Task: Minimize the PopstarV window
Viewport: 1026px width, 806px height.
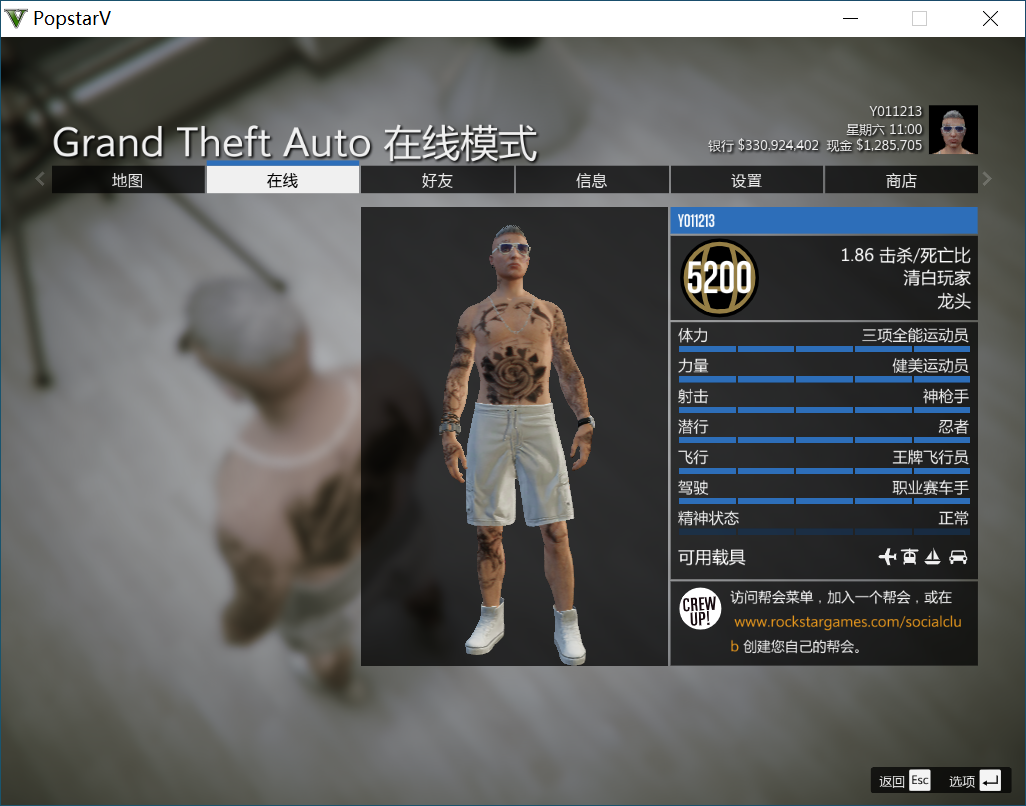Action: tap(851, 18)
